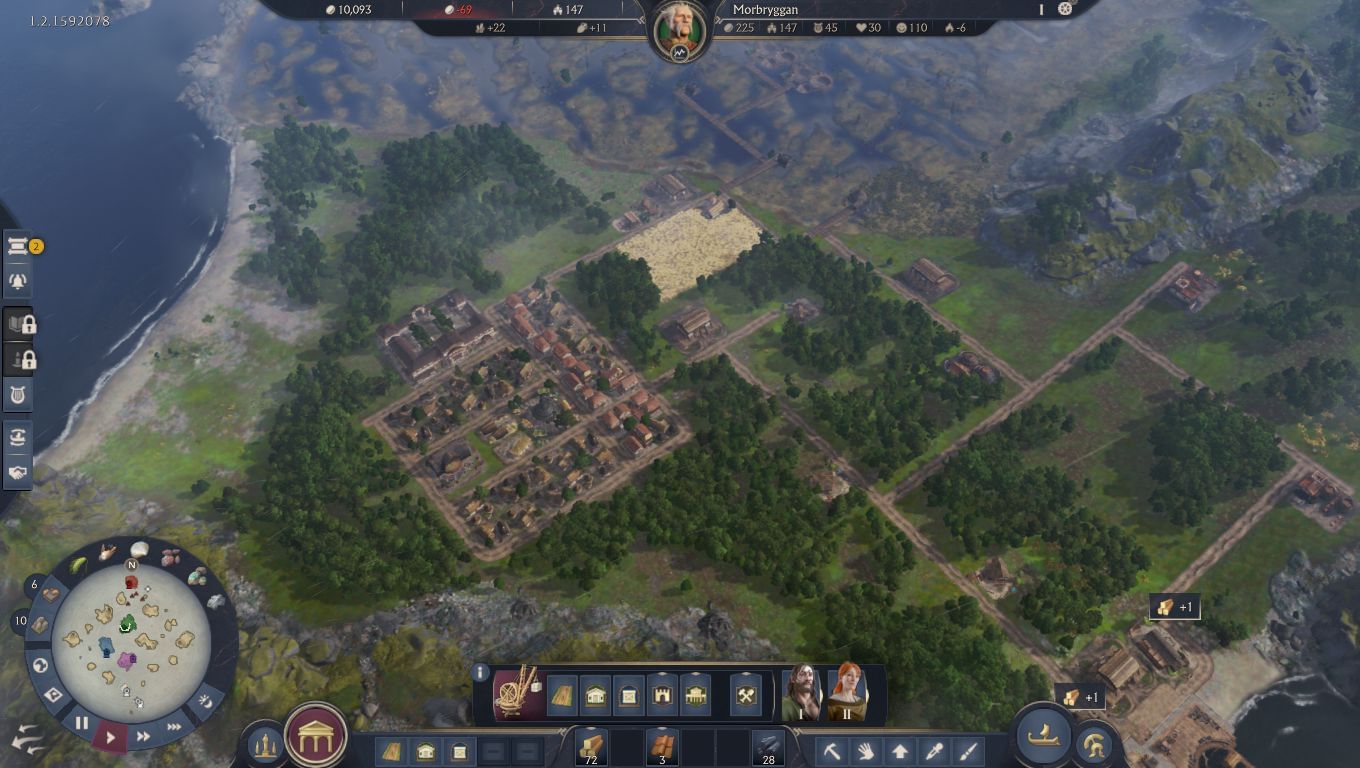
Task: Select the fortification buildings category
Action: pyautogui.click(x=662, y=695)
